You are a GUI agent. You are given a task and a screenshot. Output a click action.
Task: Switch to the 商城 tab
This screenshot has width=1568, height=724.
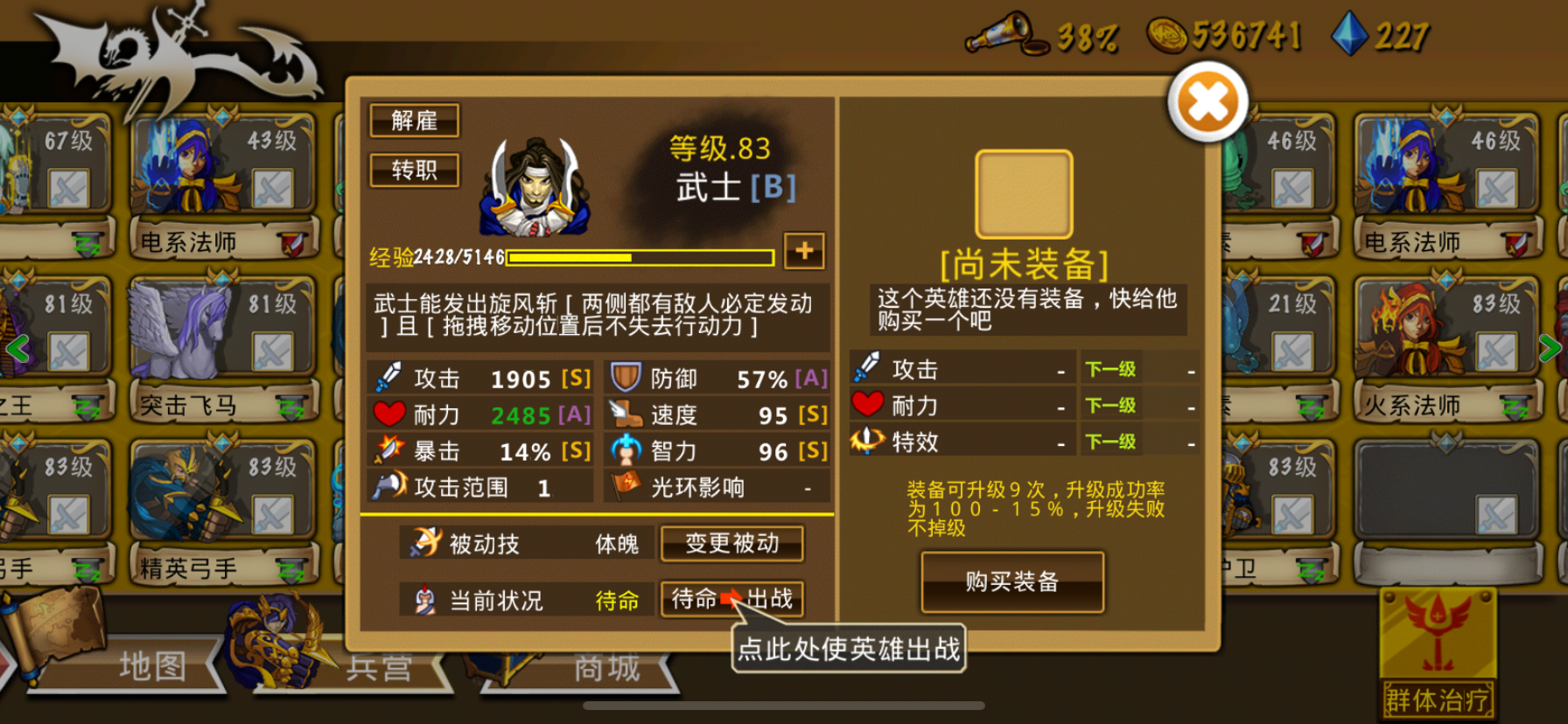coord(600,665)
